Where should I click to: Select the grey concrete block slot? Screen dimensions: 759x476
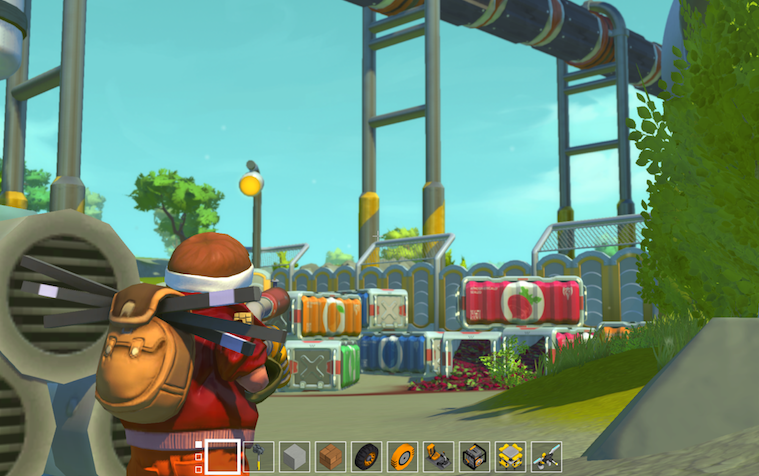(x=295, y=456)
